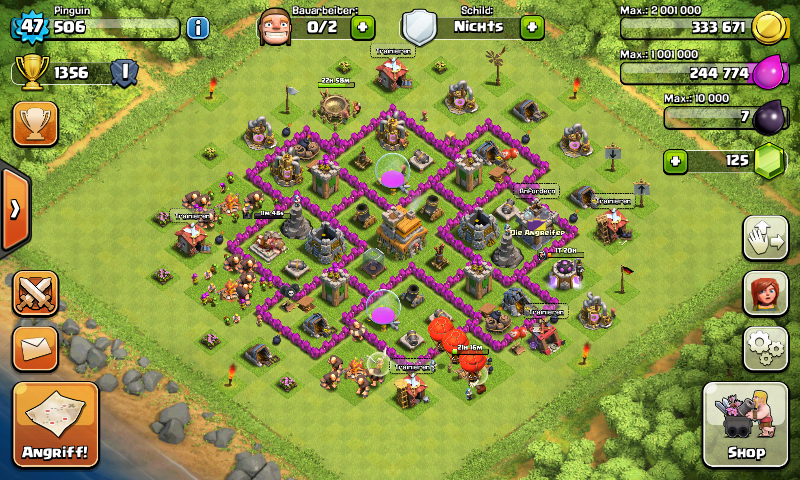800x480 pixels.
Task: Add gems using the green plus
Action: [x=677, y=160]
